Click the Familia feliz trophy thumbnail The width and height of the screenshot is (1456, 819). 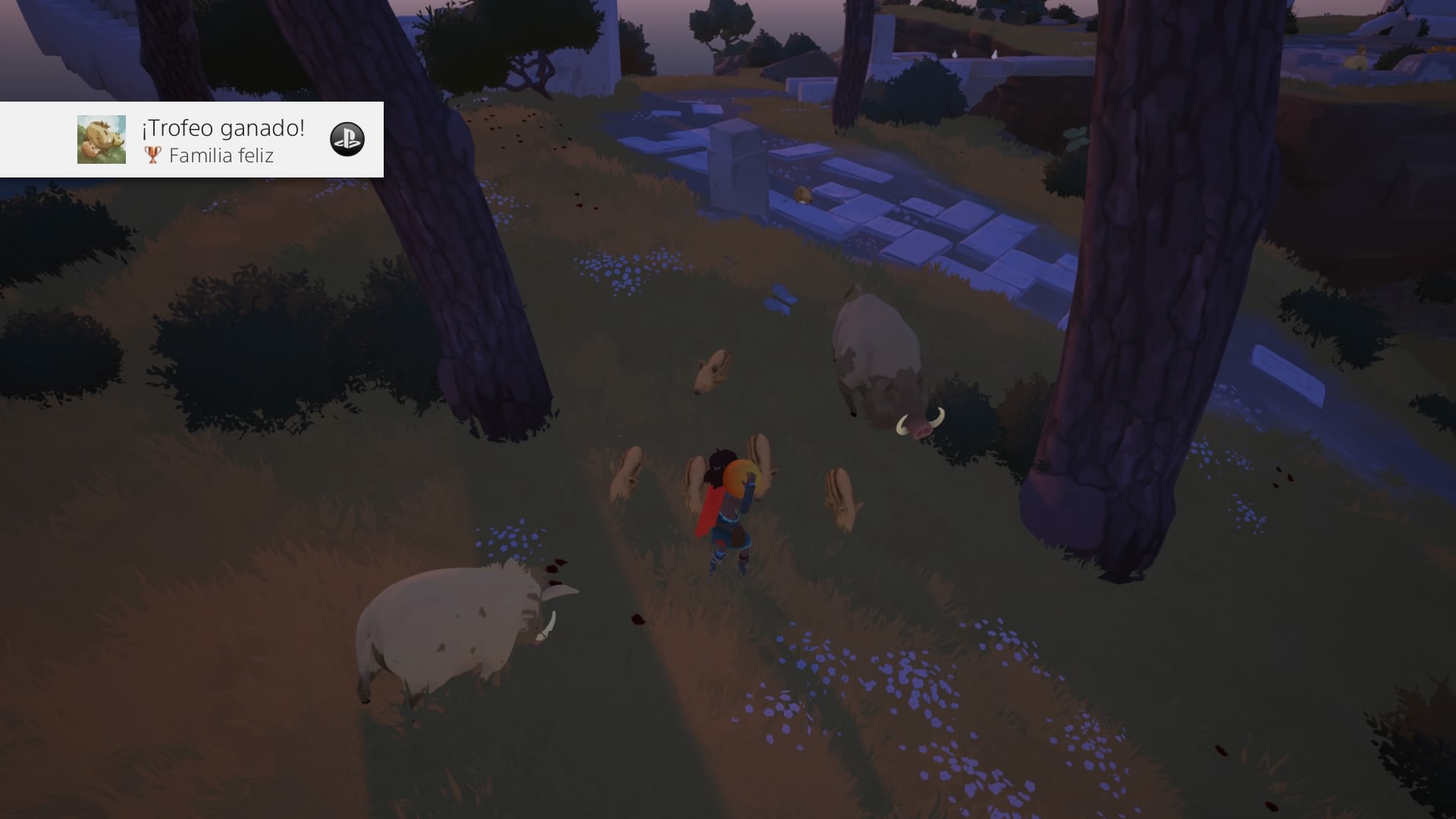point(102,140)
